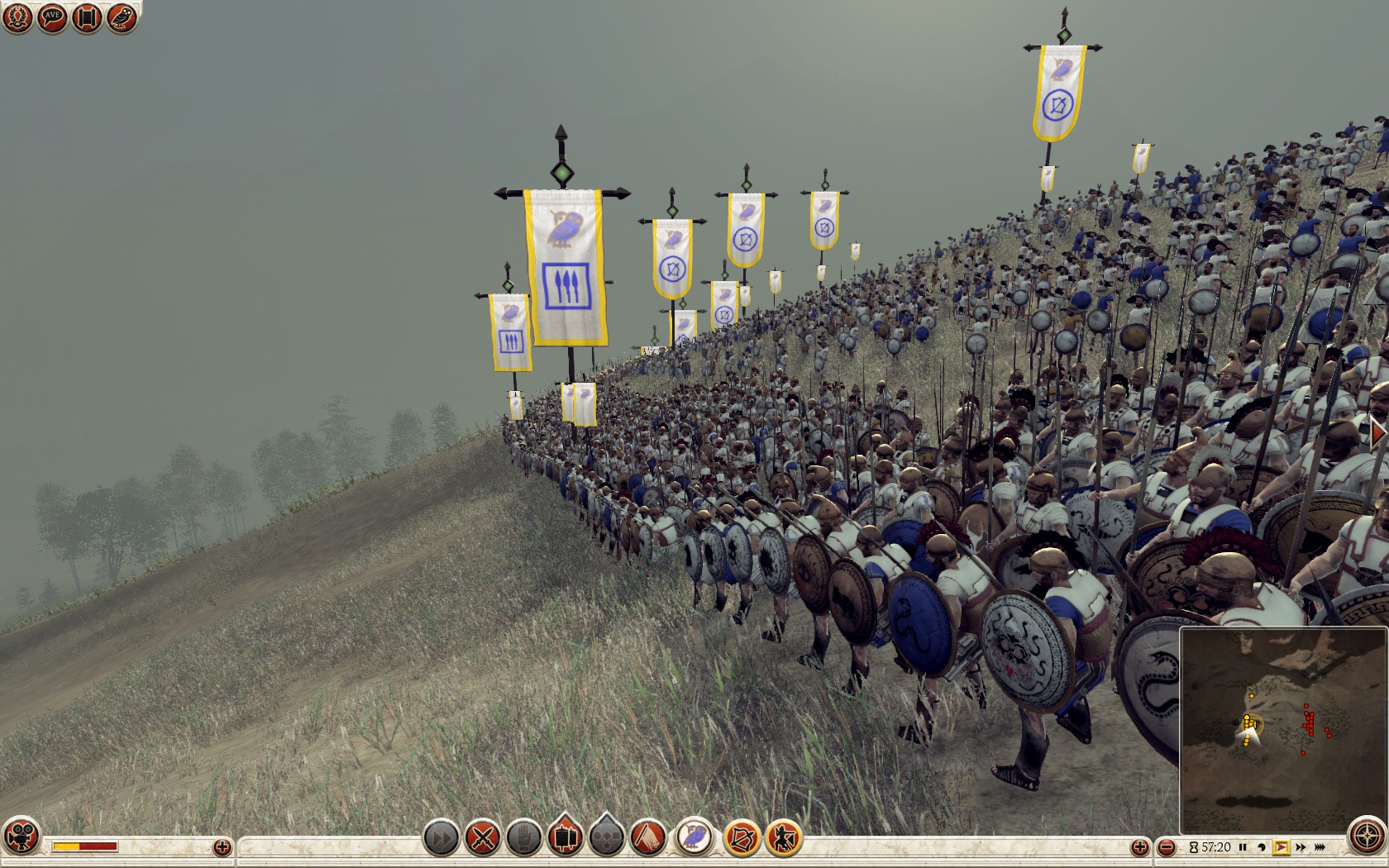Click the film camera button
The height and width of the screenshot is (868, 1389).
pos(21,836)
